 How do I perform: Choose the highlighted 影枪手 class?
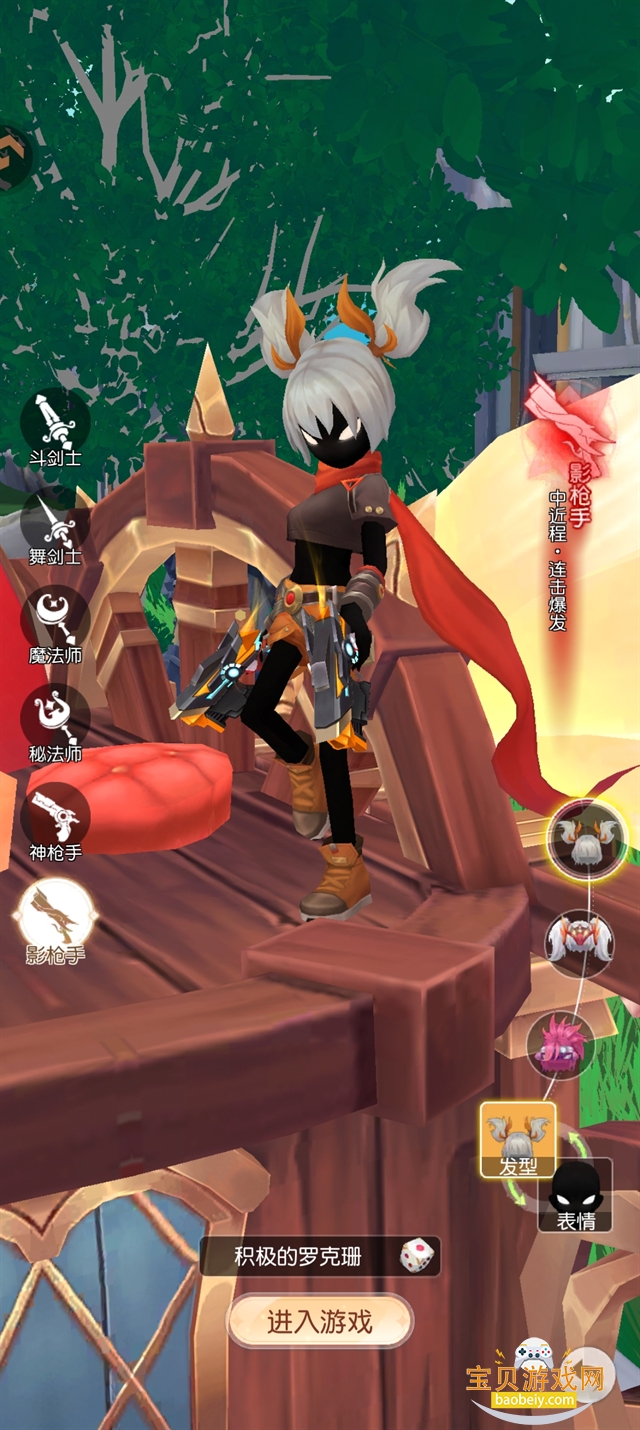click(56, 913)
